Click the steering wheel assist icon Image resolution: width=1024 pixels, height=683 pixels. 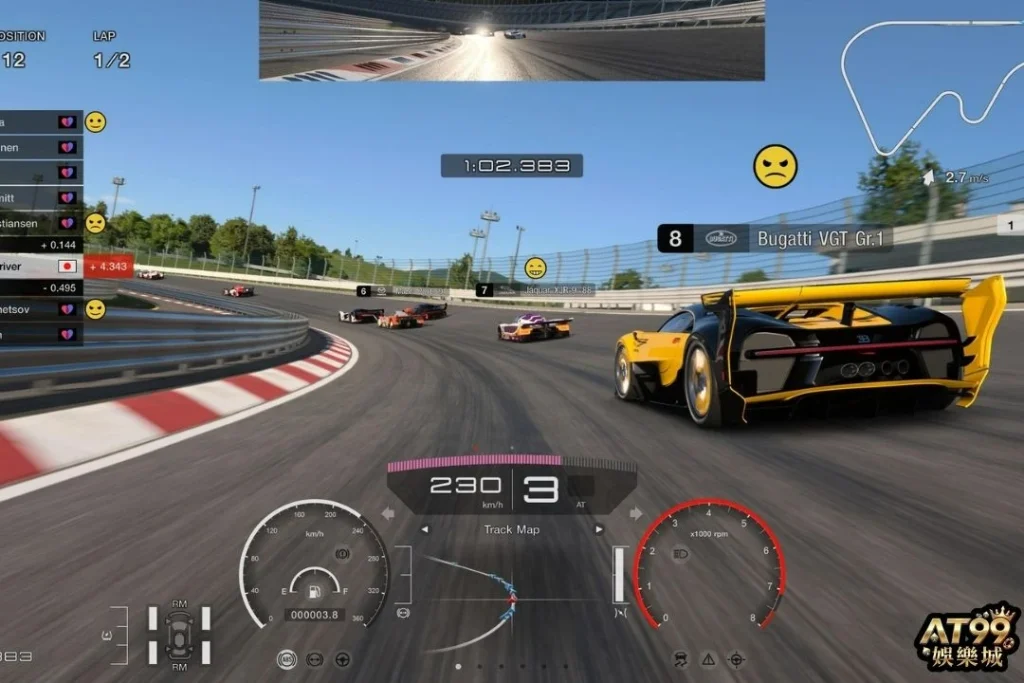point(342,660)
